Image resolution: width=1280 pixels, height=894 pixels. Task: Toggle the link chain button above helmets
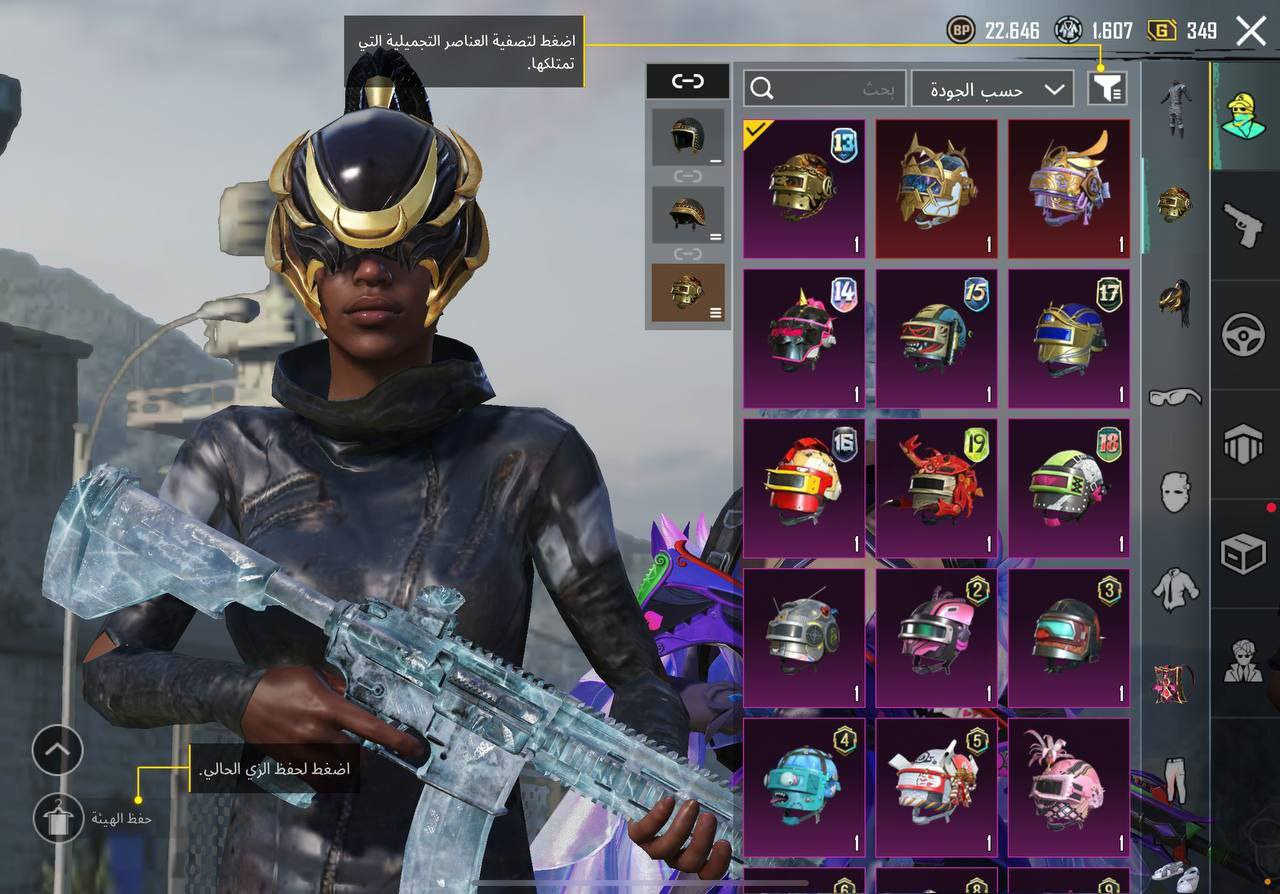click(x=688, y=82)
